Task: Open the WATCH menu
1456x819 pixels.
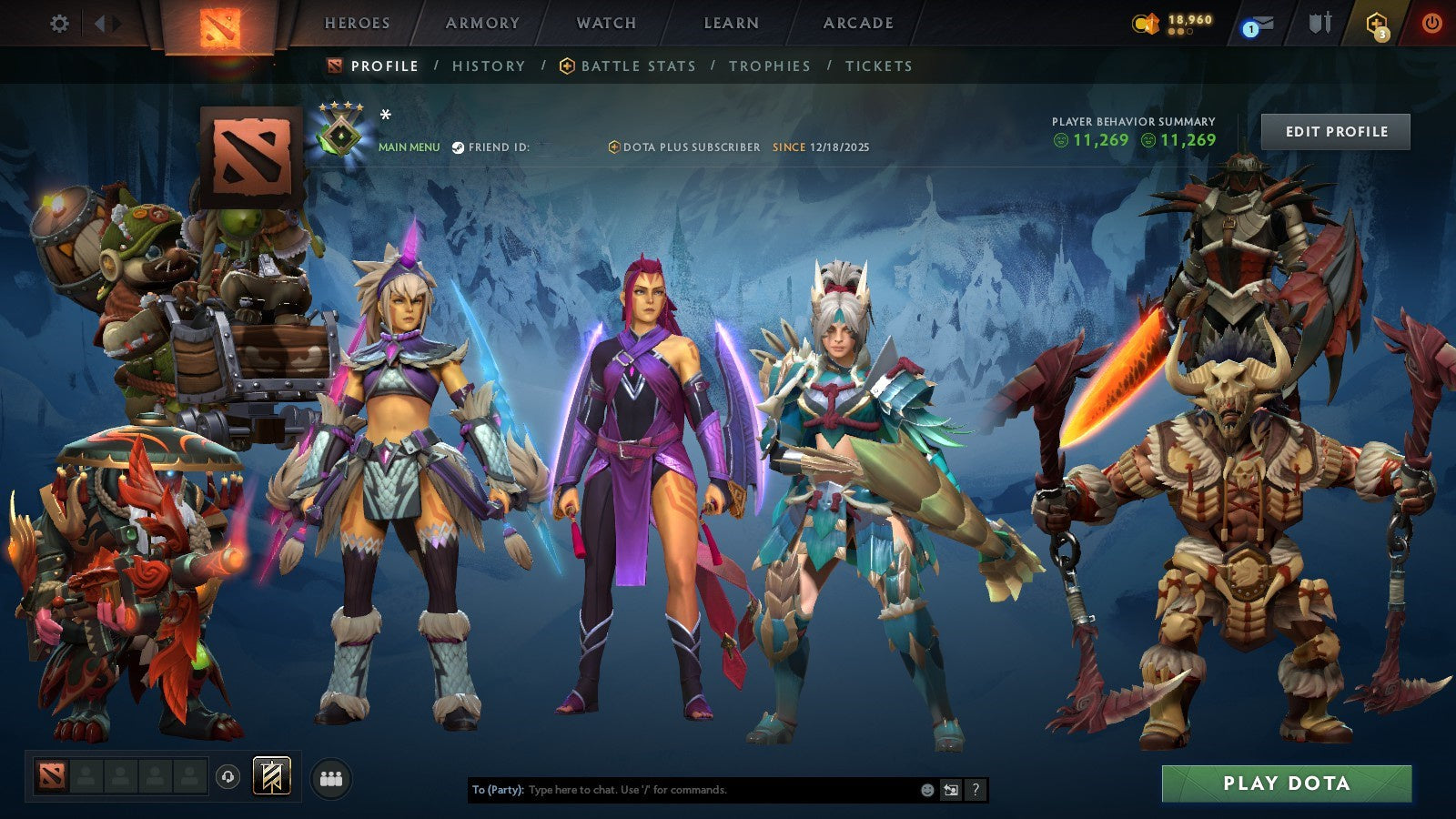Action: pyautogui.click(x=605, y=24)
